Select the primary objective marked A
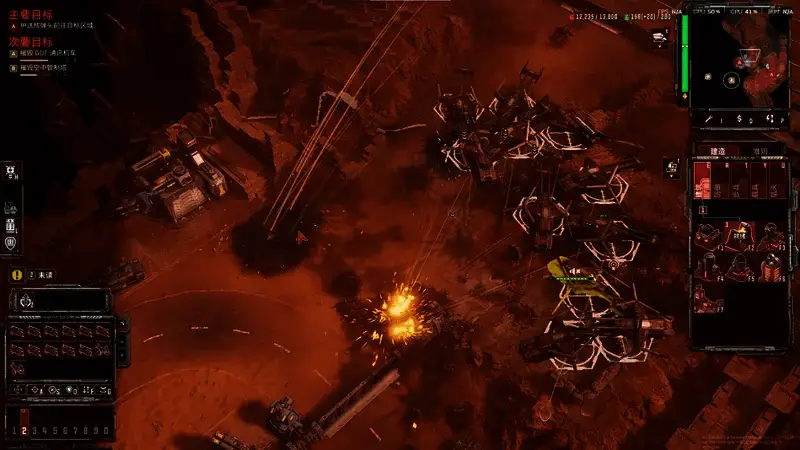The height and width of the screenshot is (450, 800). (55, 27)
